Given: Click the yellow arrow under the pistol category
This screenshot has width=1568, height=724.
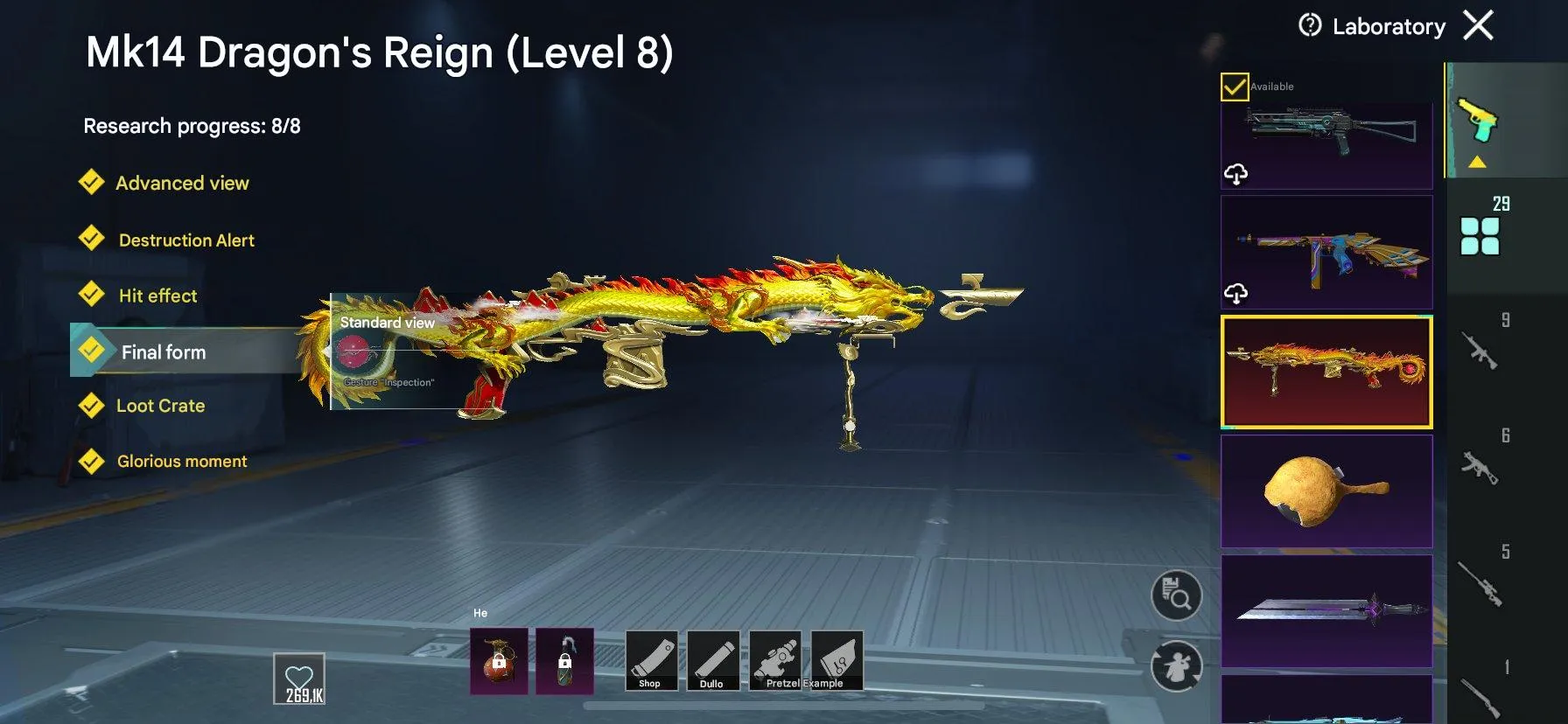Looking at the screenshot, I should point(1478,161).
